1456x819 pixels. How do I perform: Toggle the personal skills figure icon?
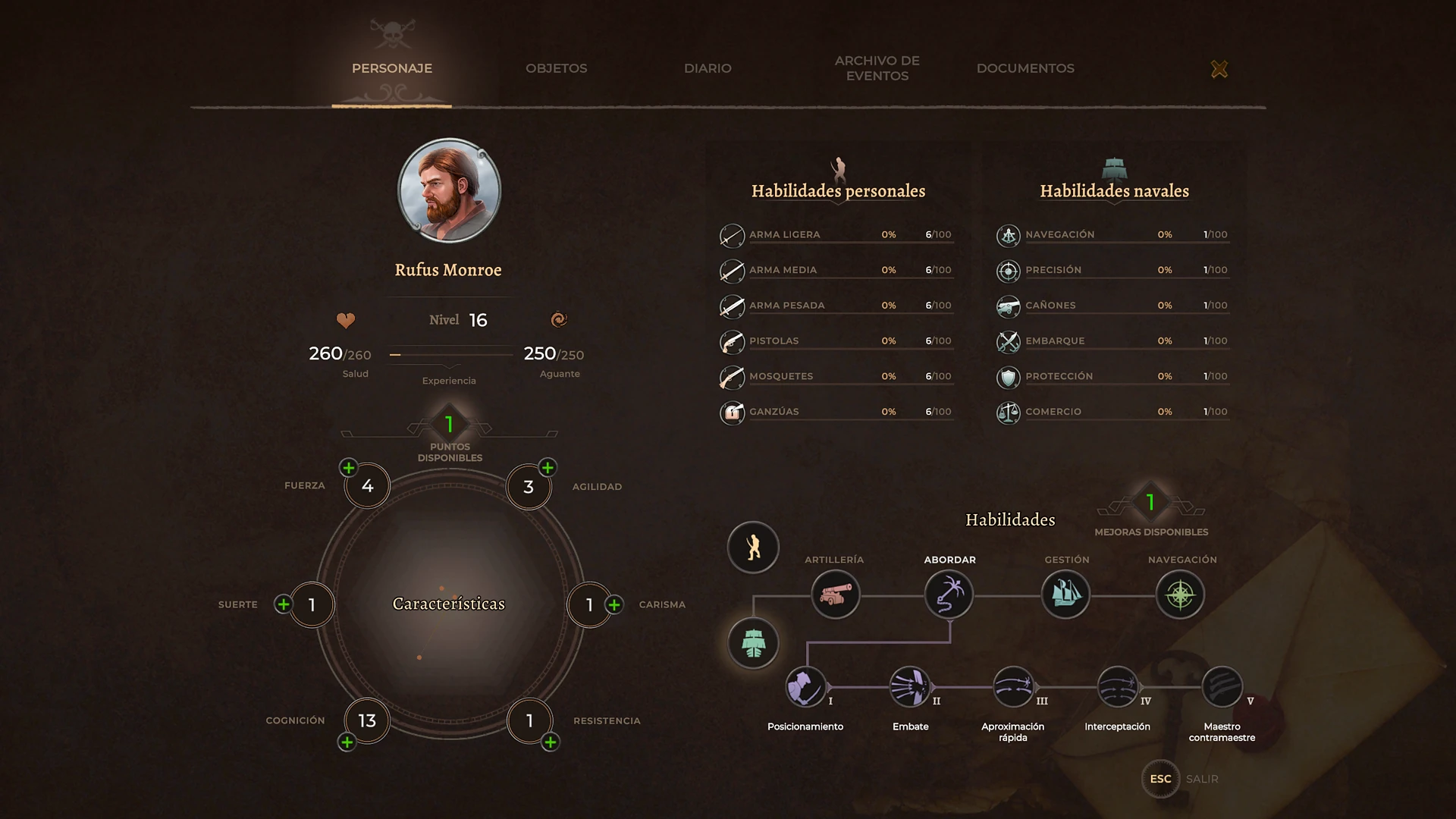pos(753,548)
